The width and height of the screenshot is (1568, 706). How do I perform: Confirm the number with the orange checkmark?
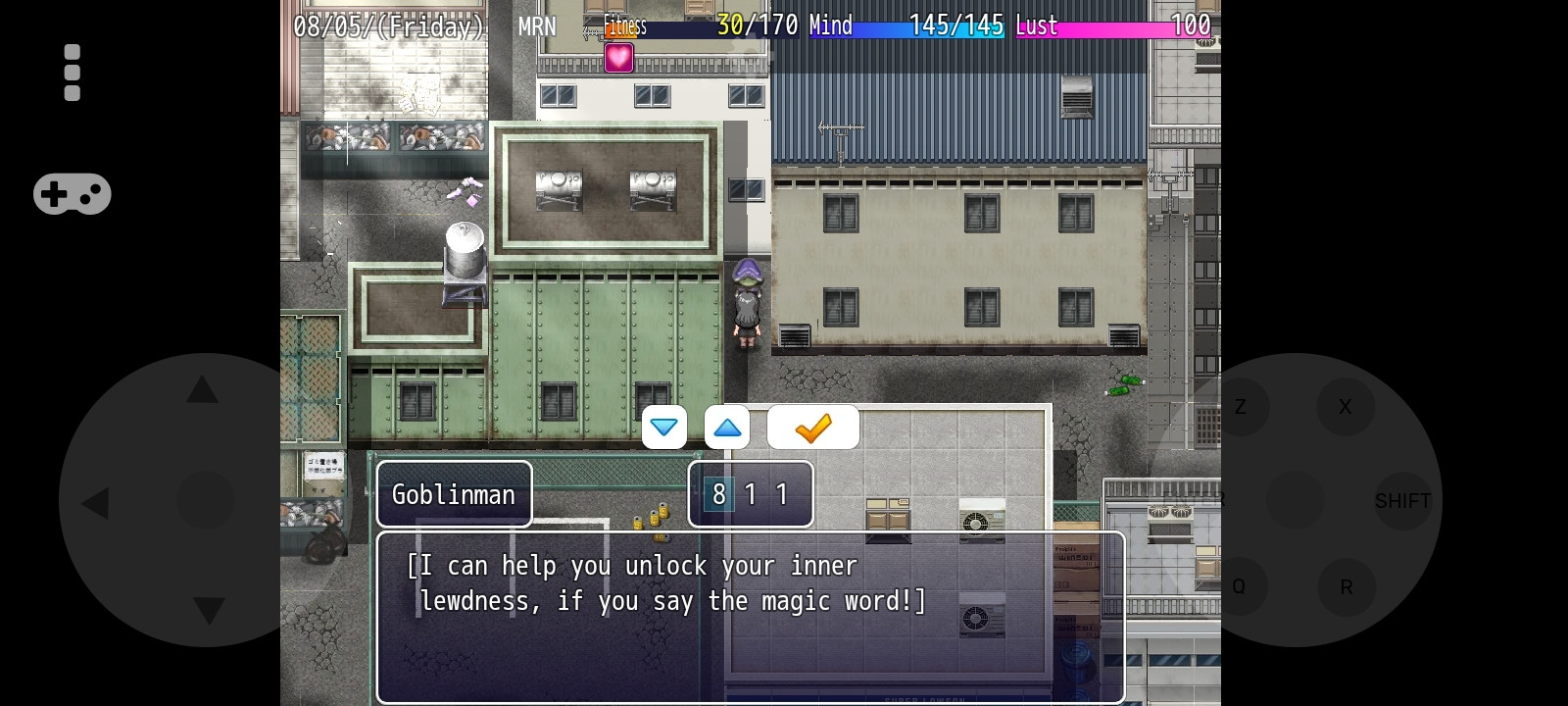tap(813, 428)
